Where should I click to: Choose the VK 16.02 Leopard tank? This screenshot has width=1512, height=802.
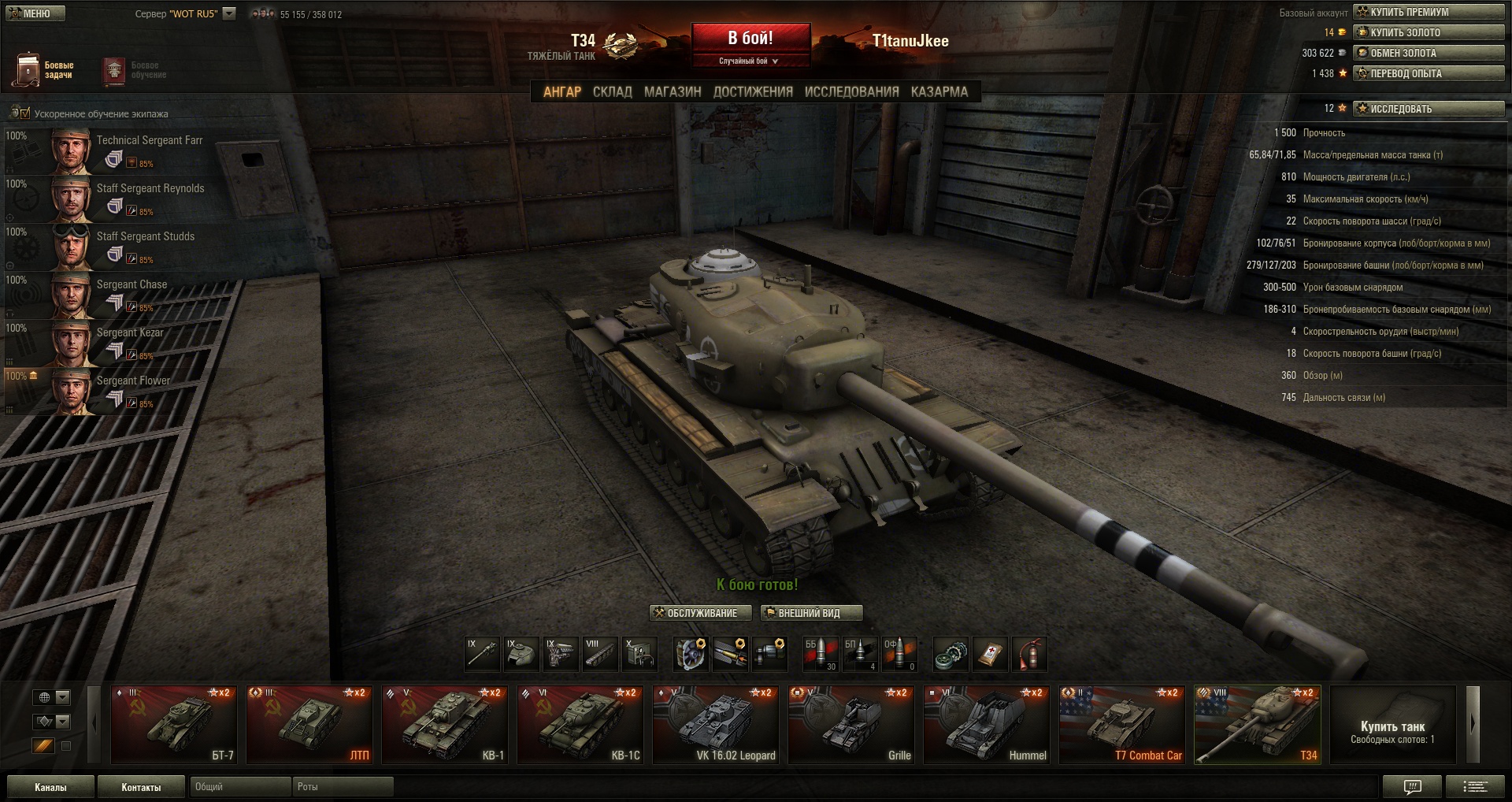click(716, 724)
